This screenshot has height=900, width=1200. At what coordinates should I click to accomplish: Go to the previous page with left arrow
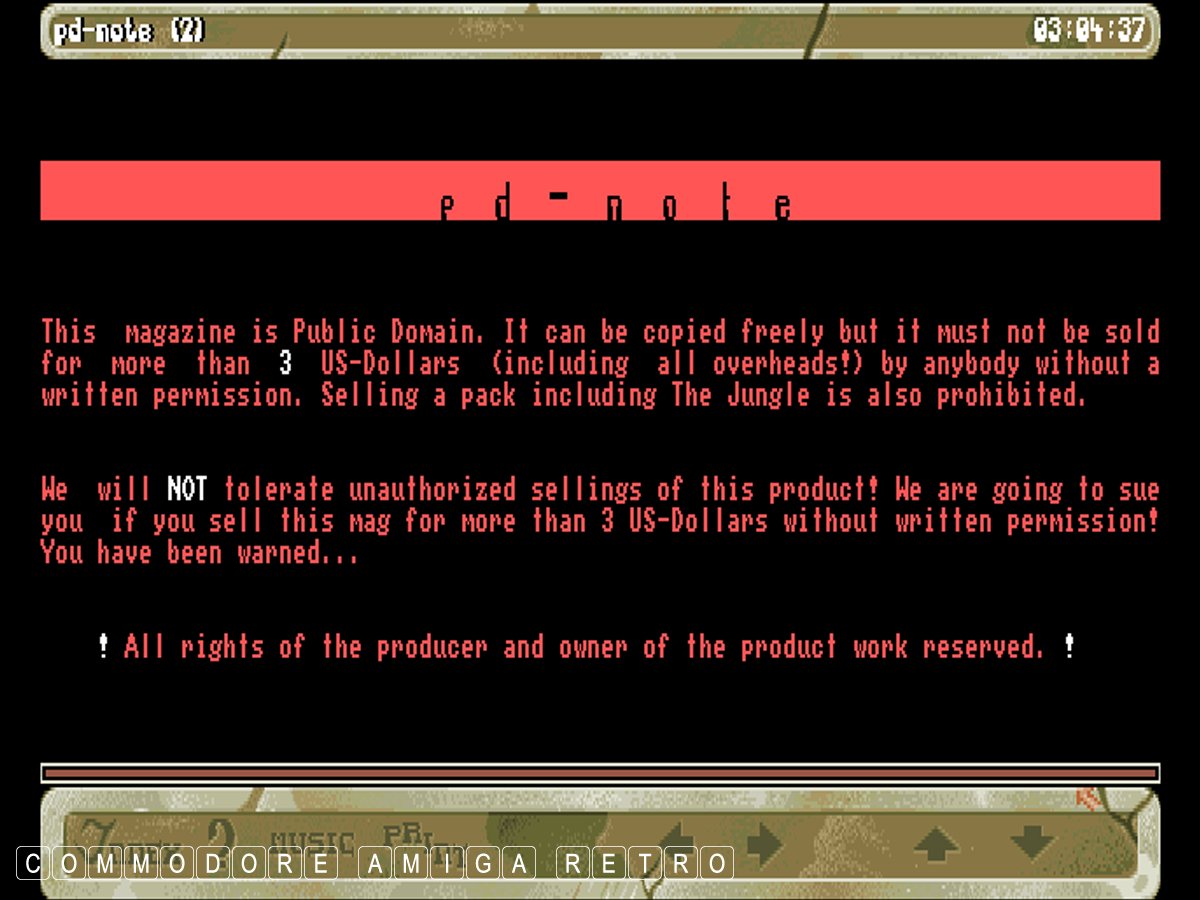coord(676,843)
